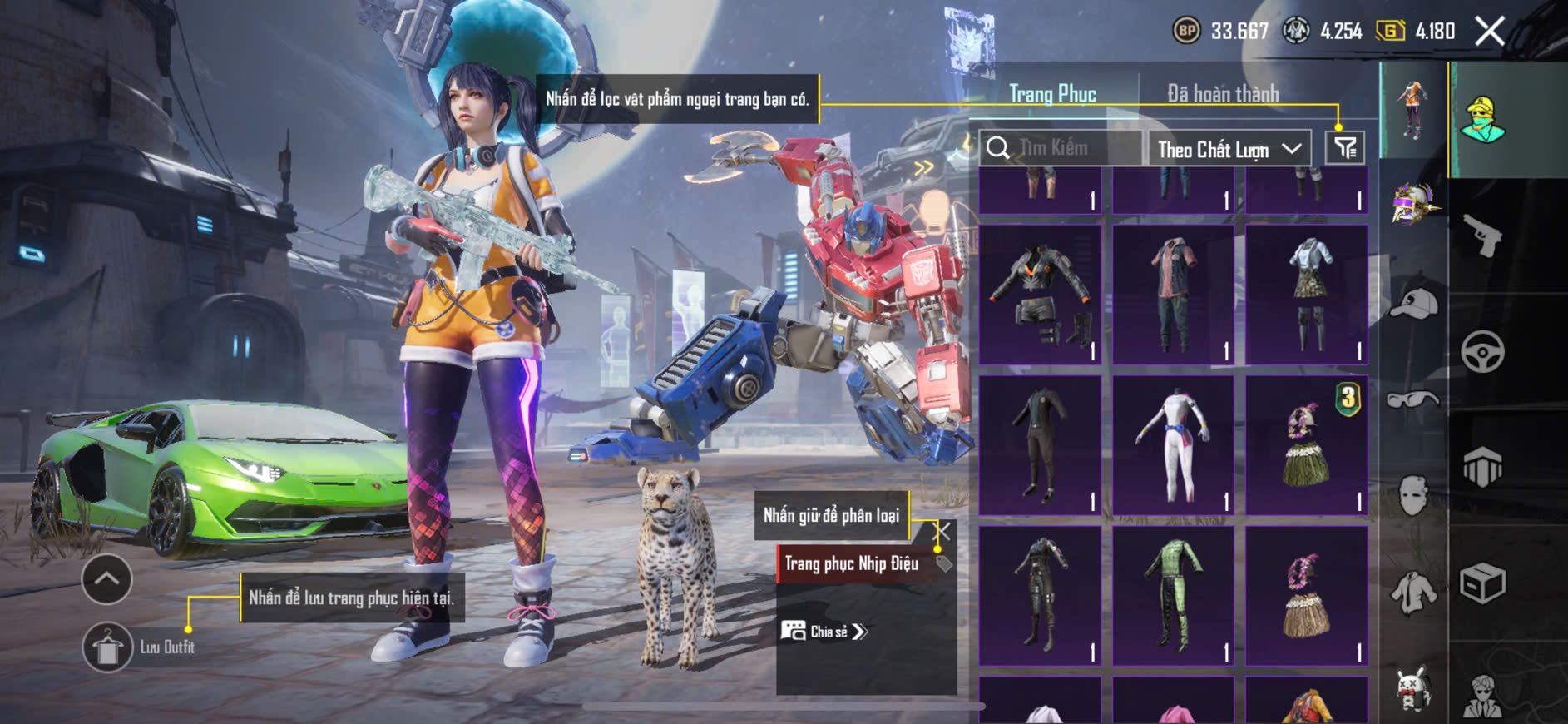Open the Đã hoàn thành tab
1568x724 pixels.
1222,94
